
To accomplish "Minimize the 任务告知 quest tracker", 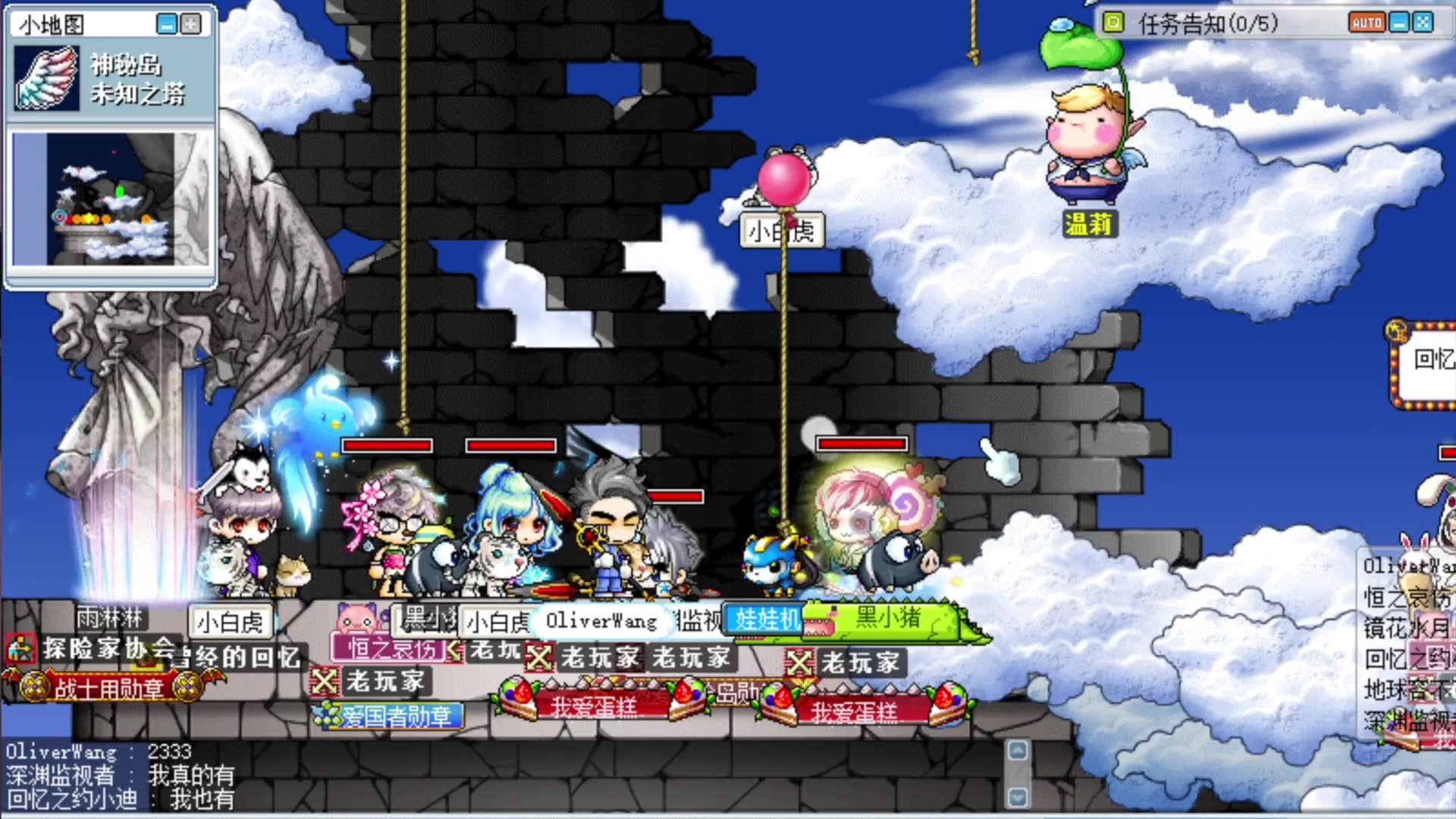I will (1399, 23).
